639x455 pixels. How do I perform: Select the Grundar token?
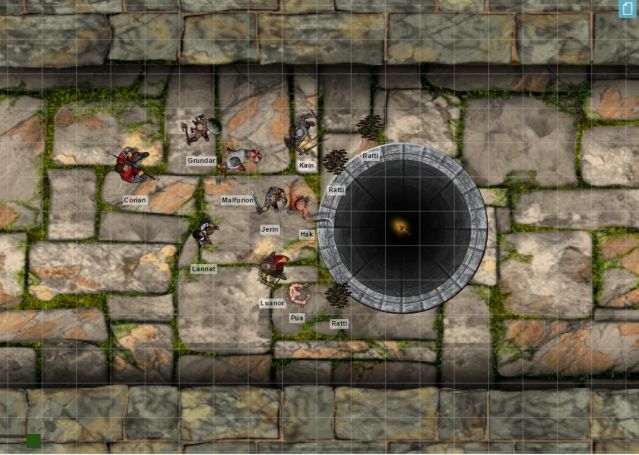tap(200, 130)
